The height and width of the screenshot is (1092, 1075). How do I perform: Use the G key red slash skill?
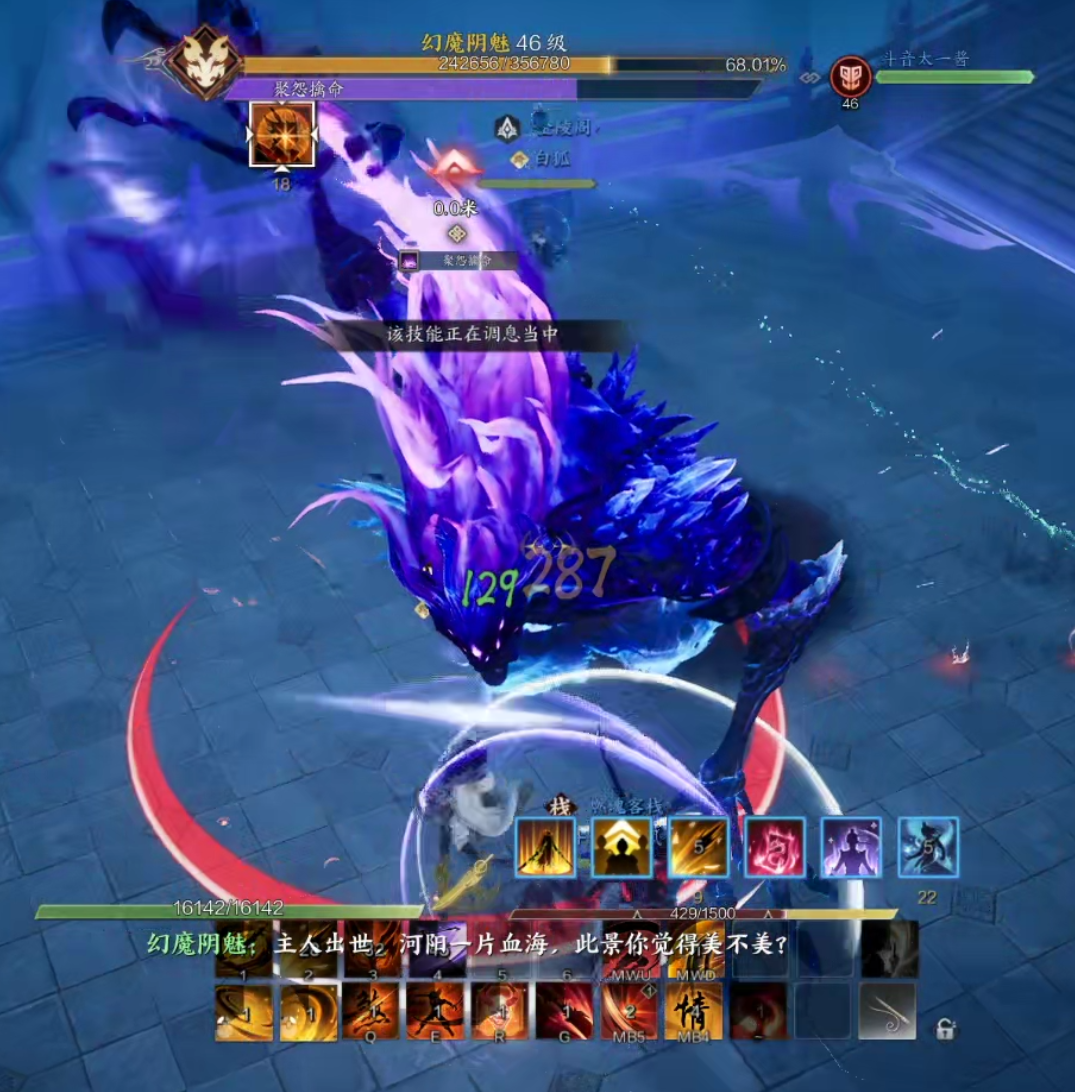(565, 1011)
